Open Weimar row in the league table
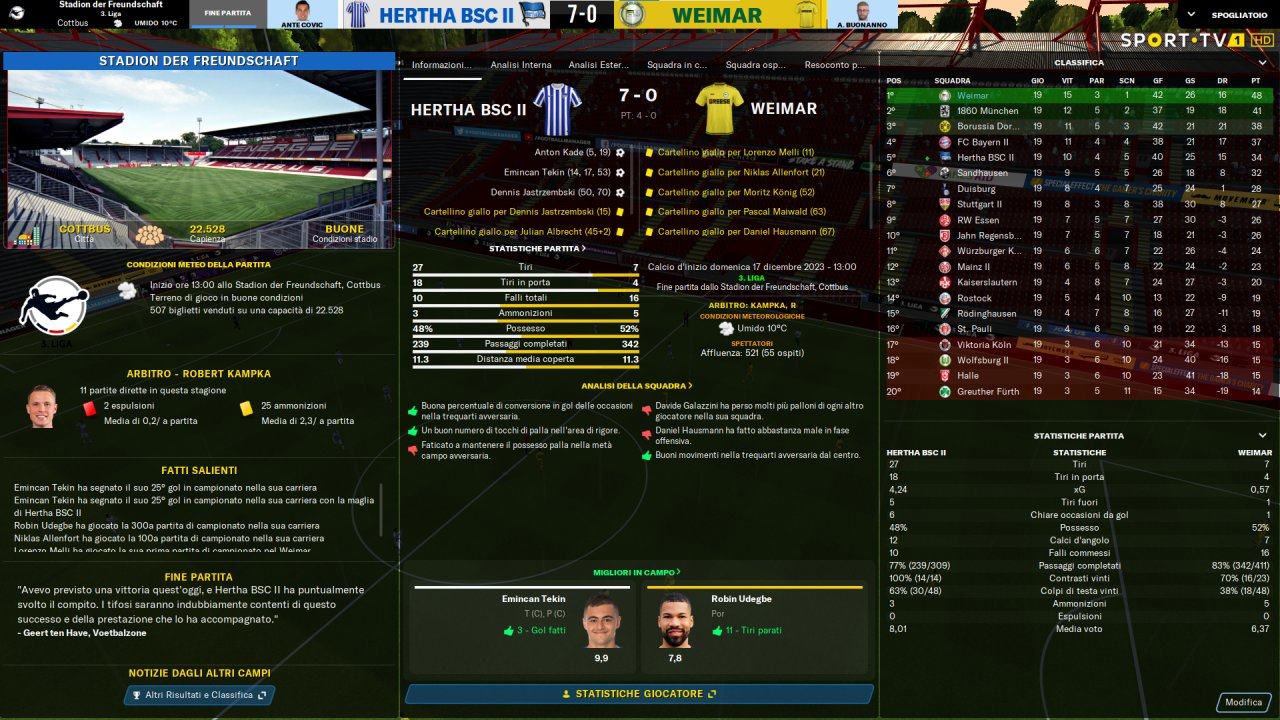Screen dimensions: 1280x720 (x=1078, y=95)
